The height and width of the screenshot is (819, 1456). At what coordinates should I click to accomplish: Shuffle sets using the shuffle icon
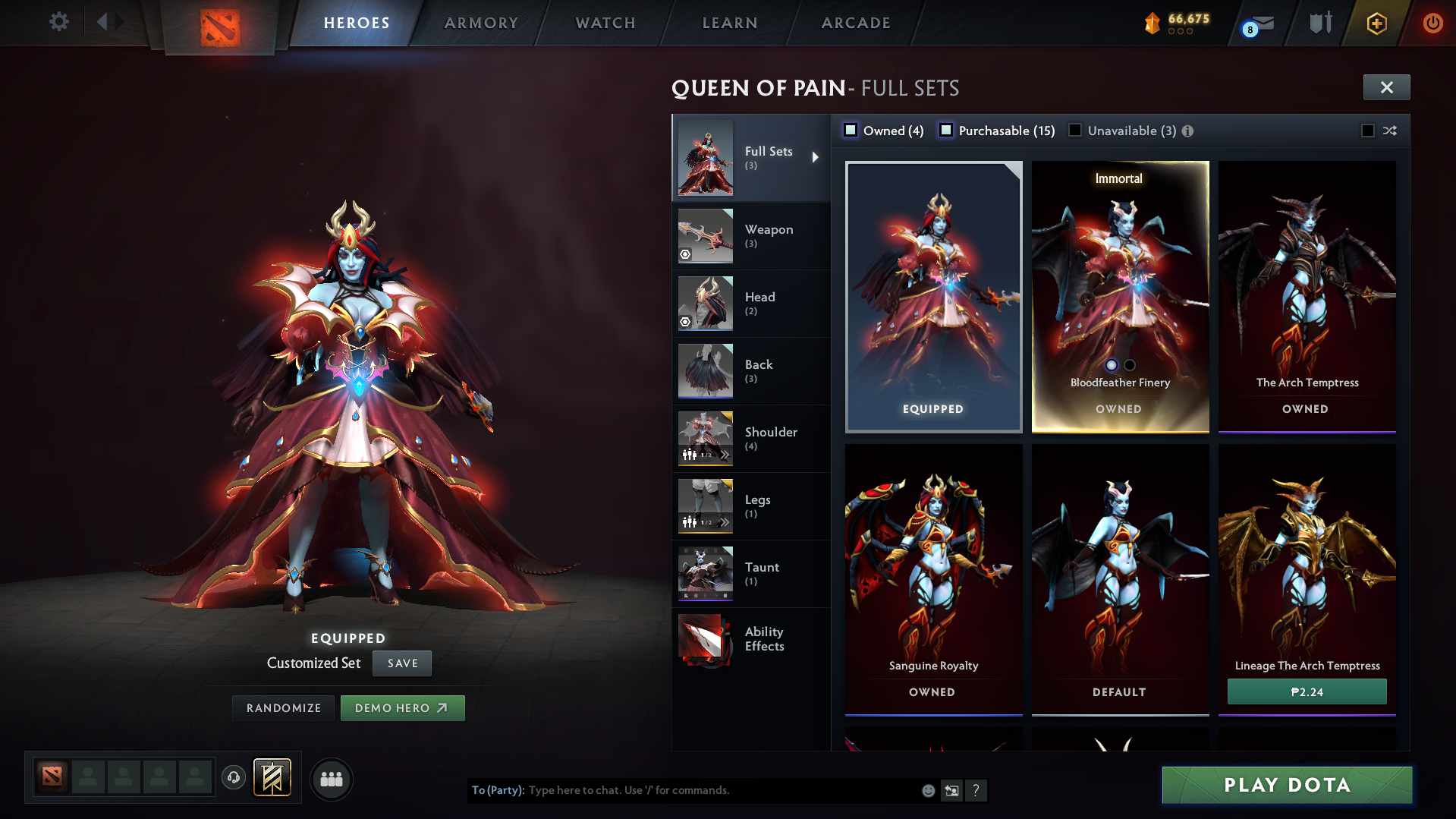[1391, 130]
